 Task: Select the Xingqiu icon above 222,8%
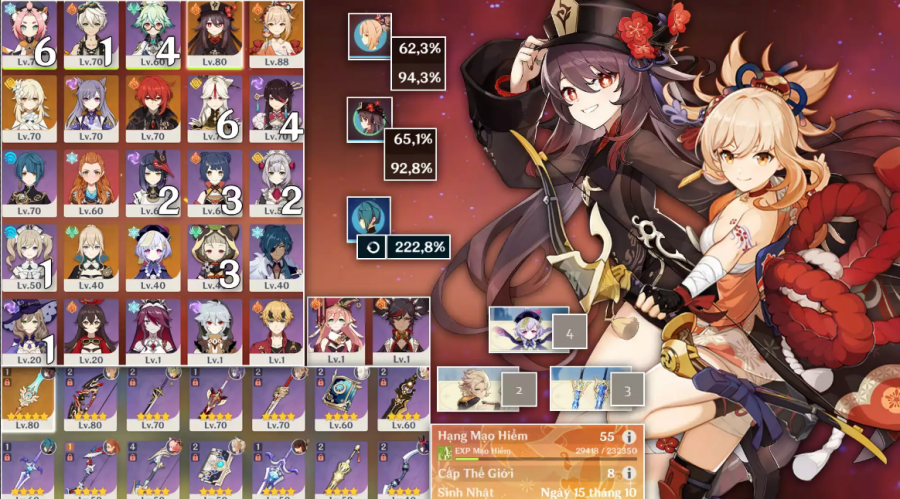pos(368,220)
